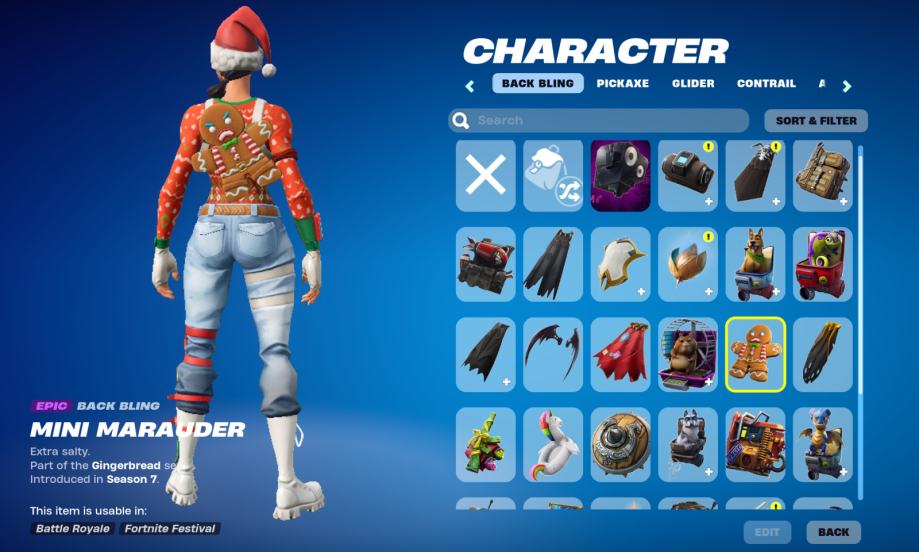Viewport: 919px width, 552px height.
Task: Select the white and gold shield back bling
Action: (620, 265)
